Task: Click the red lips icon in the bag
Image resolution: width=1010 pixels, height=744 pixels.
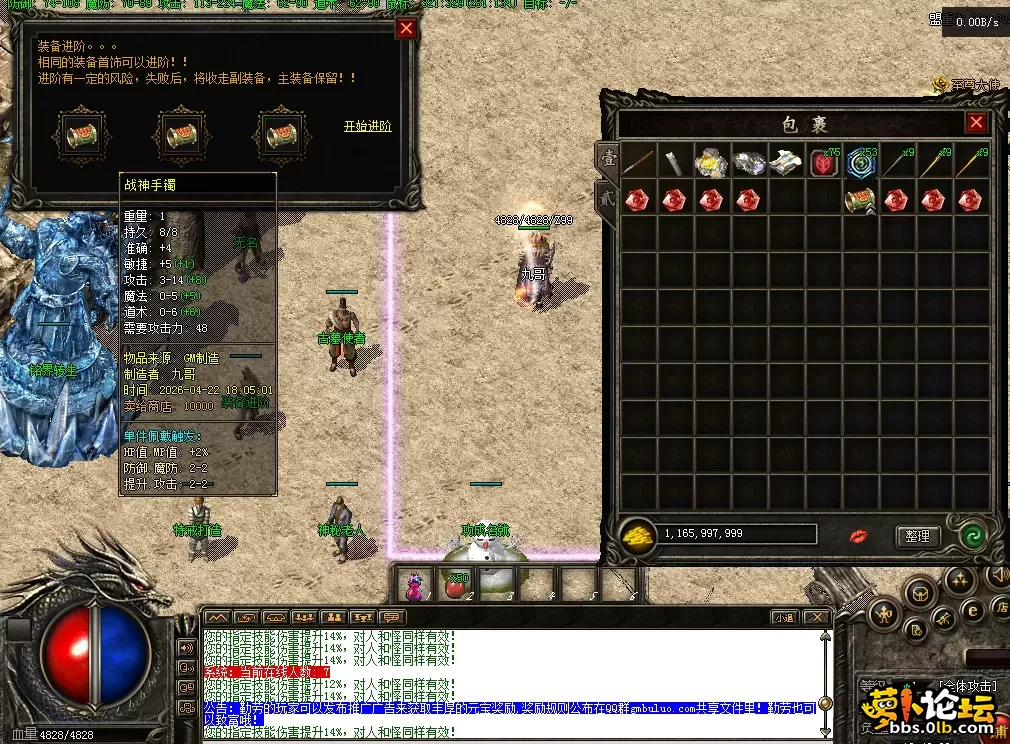Action: (x=859, y=537)
